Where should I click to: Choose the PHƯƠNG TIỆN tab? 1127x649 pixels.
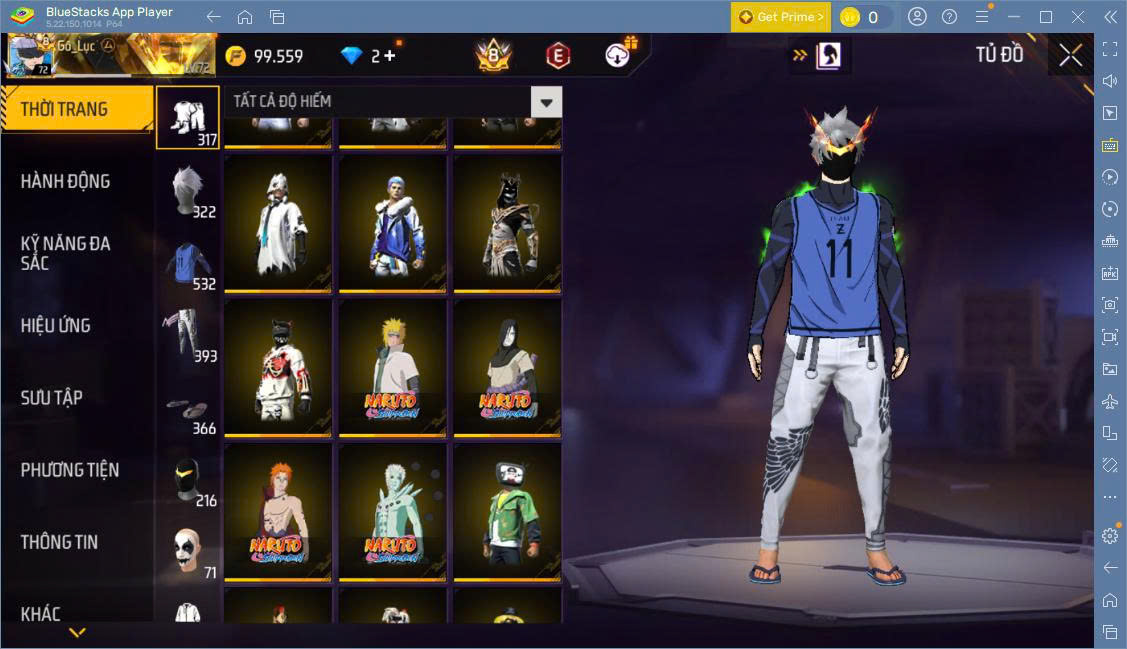70,469
